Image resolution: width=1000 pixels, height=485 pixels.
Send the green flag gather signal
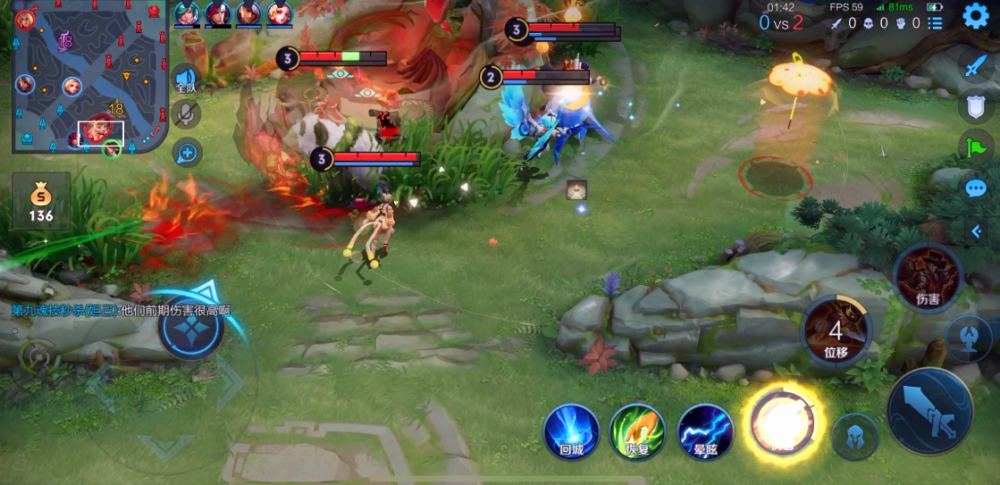pos(975,146)
